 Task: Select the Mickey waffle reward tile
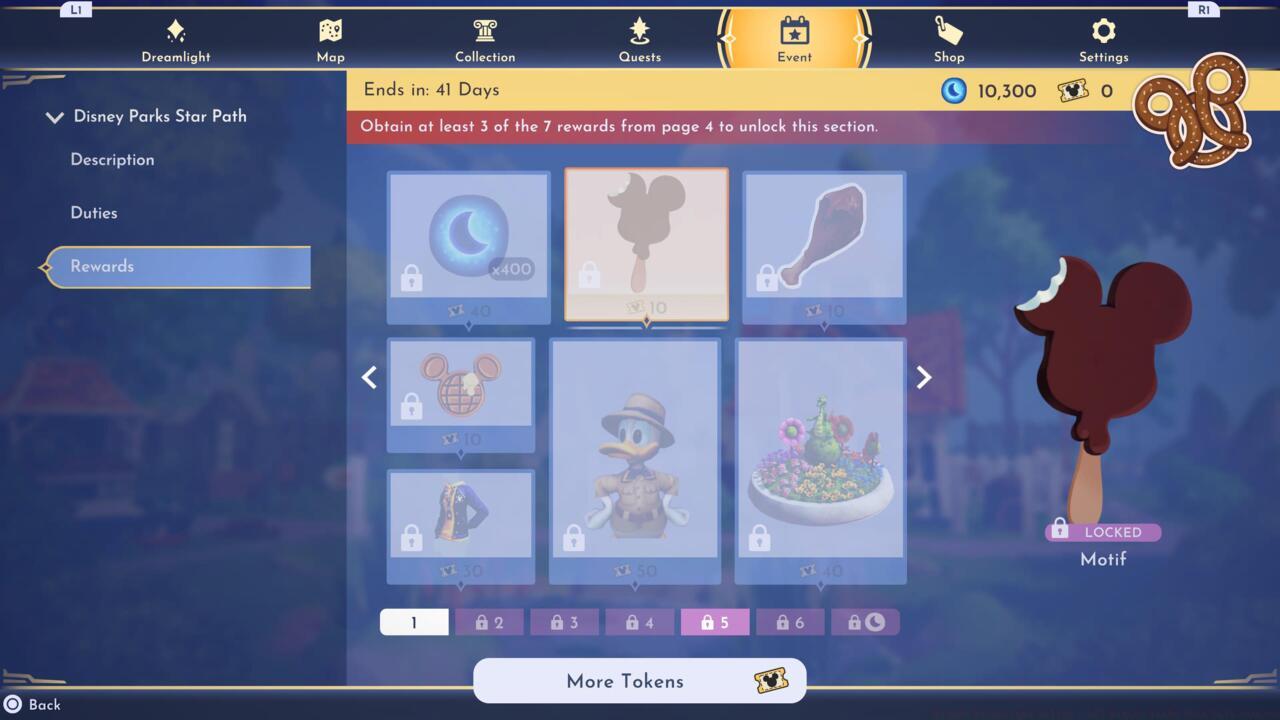tap(460, 390)
